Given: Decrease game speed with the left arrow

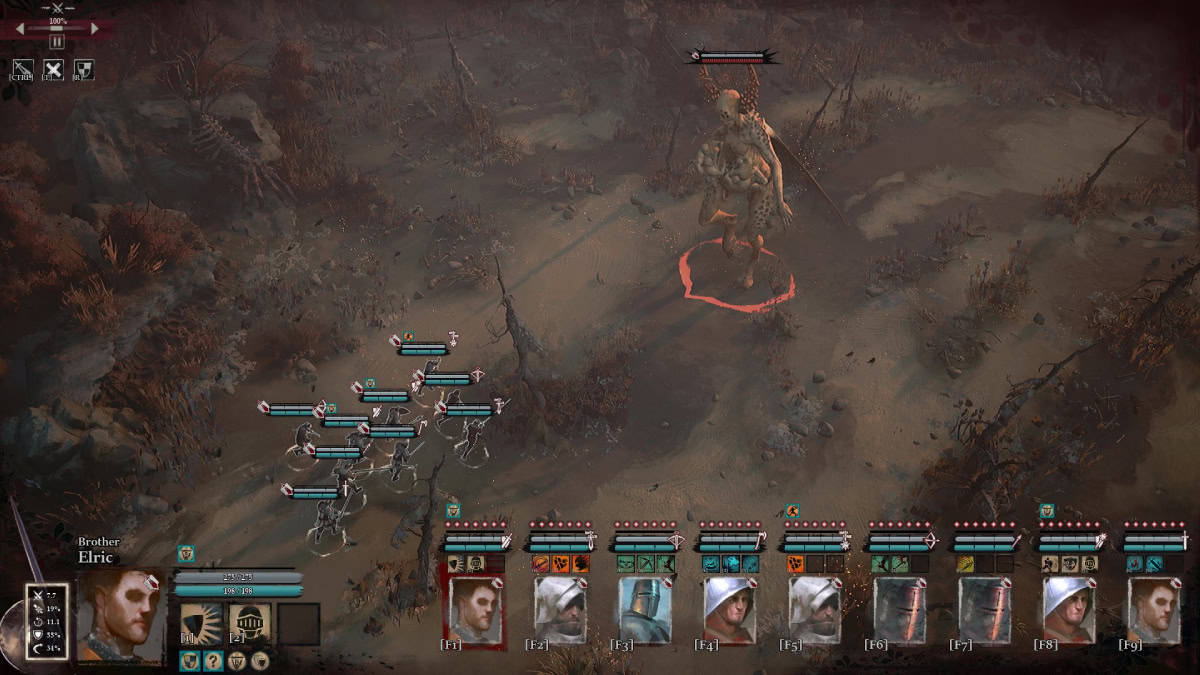Looking at the screenshot, I should point(19,29).
